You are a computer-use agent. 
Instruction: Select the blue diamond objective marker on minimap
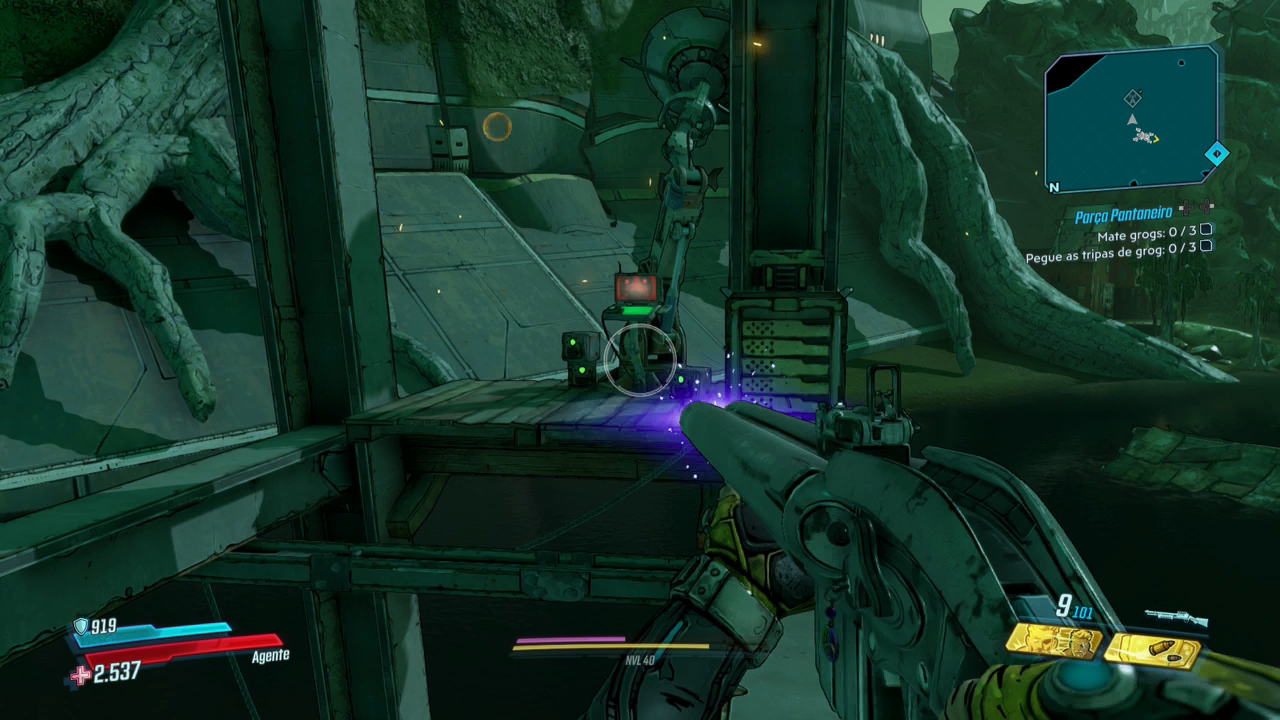point(1216,154)
